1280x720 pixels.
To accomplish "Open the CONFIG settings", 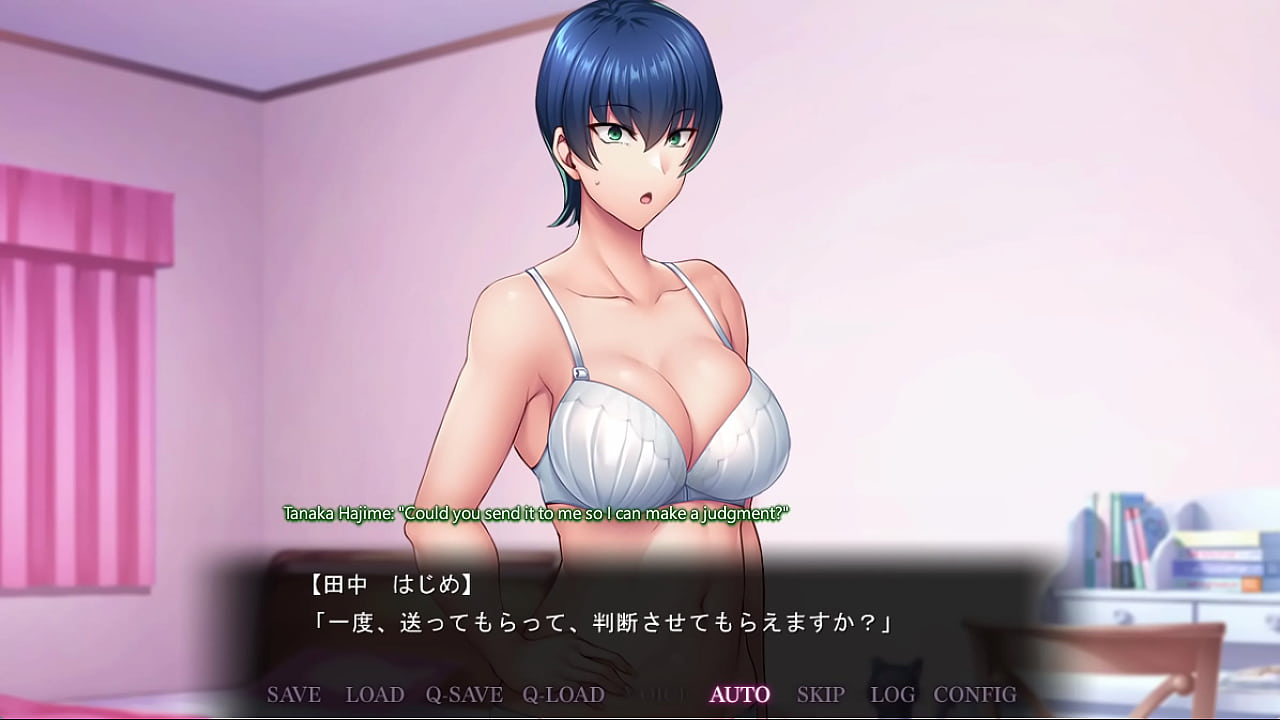I will [x=975, y=694].
